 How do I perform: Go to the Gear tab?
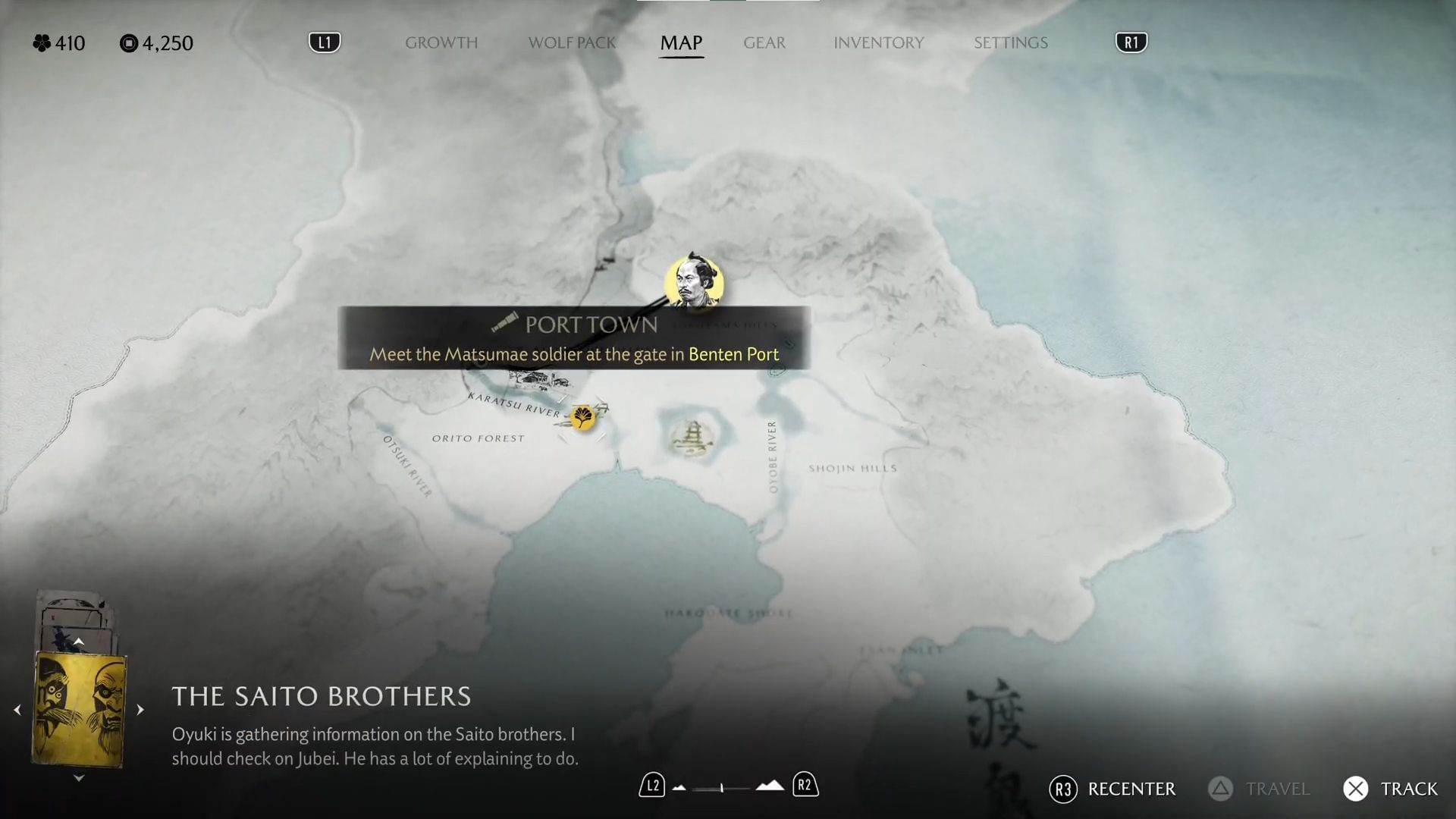pyautogui.click(x=764, y=42)
